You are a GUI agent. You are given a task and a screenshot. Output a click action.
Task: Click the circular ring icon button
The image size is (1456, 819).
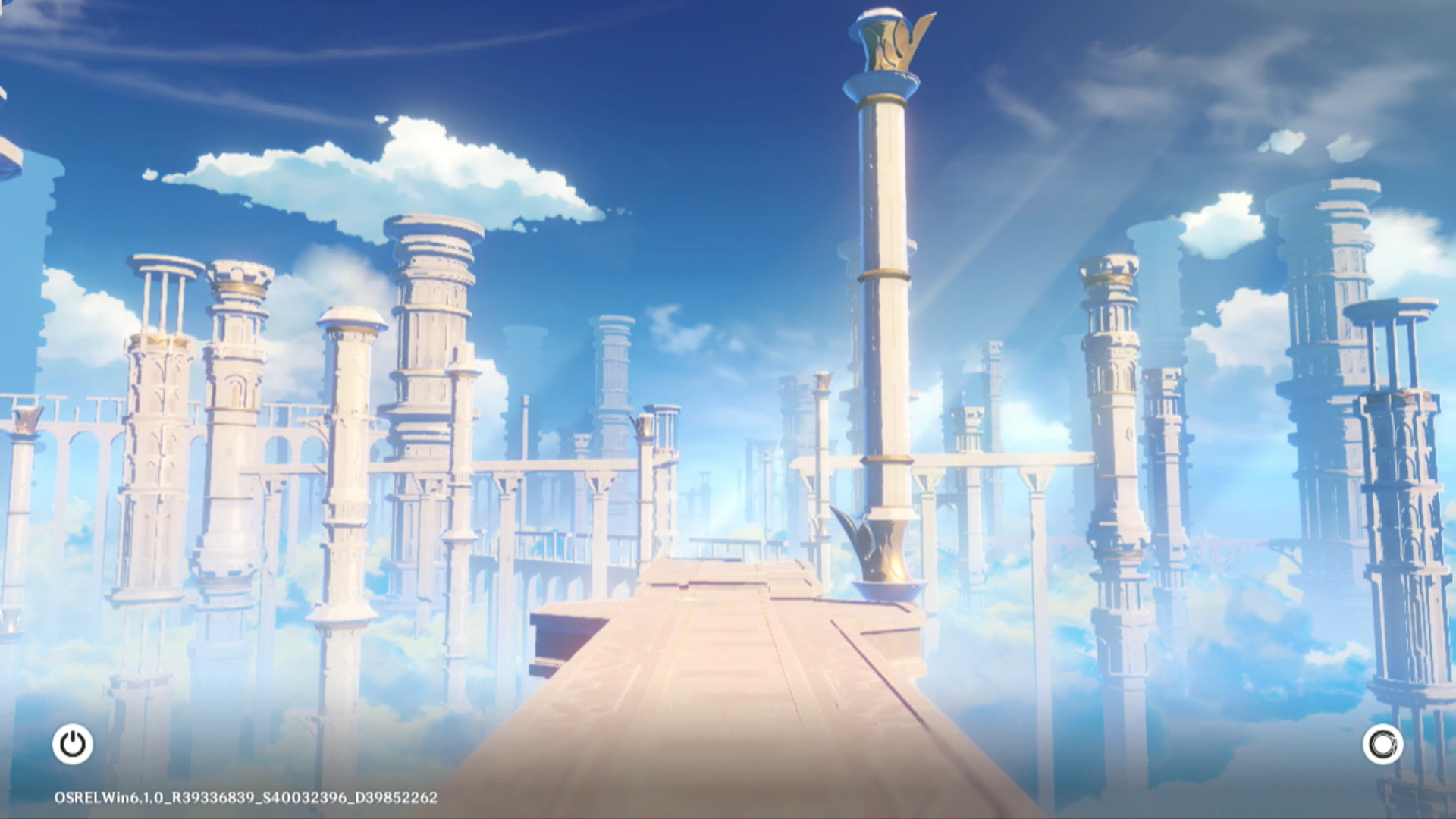(x=1382, y=744)
